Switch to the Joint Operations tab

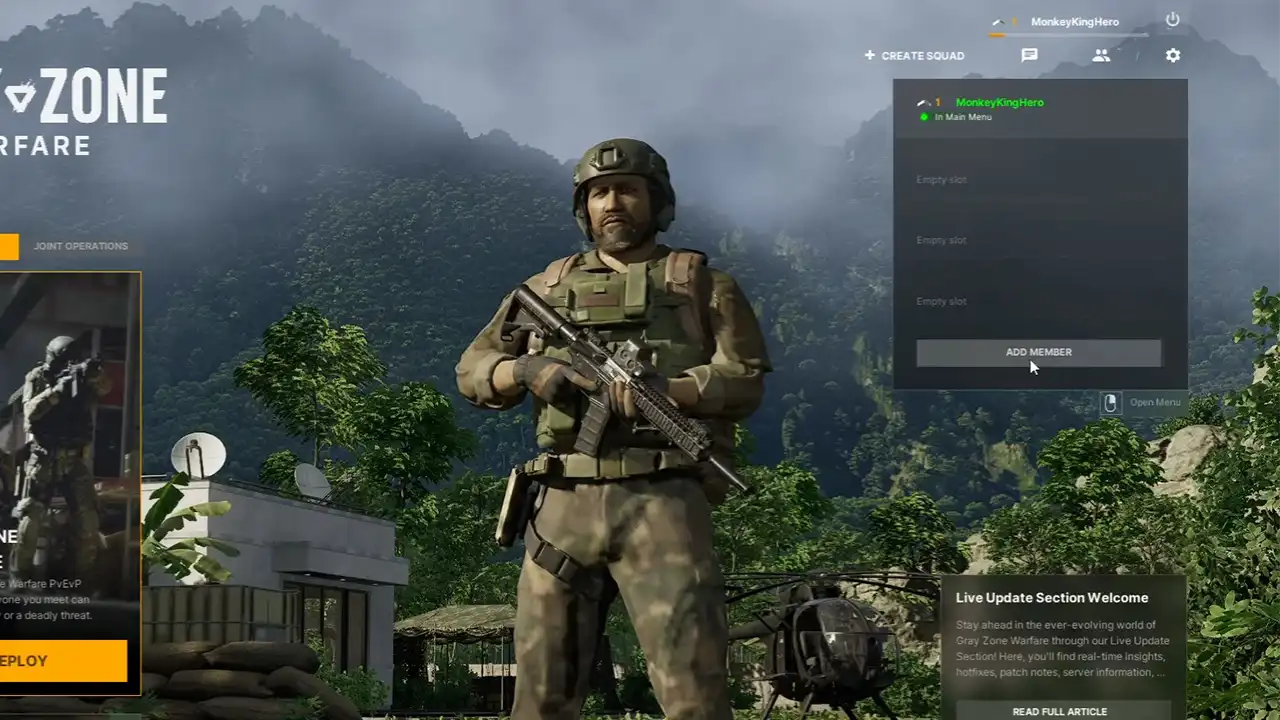(81, 246)
